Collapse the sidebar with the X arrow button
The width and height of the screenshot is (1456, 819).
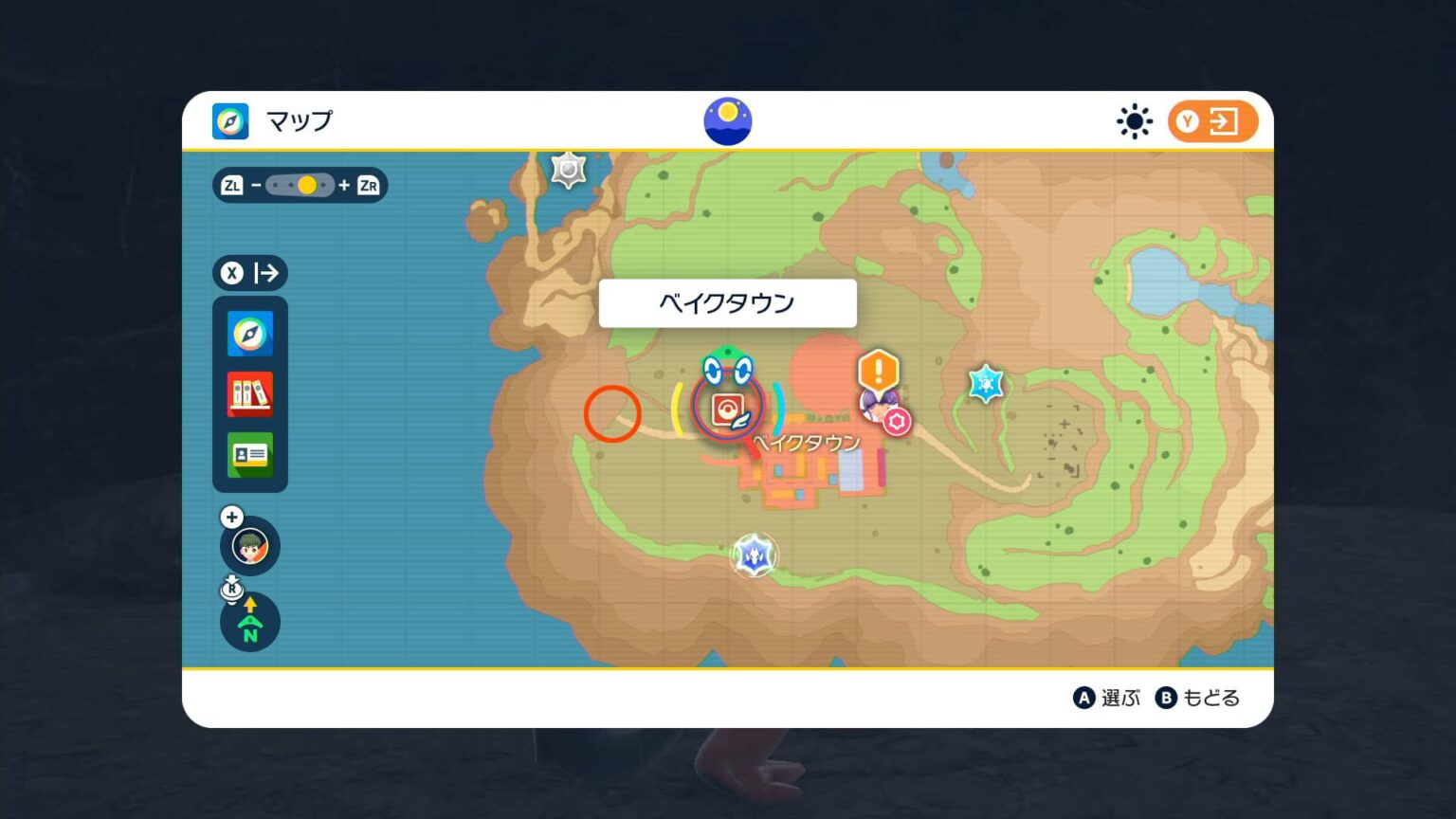(249, 274)
